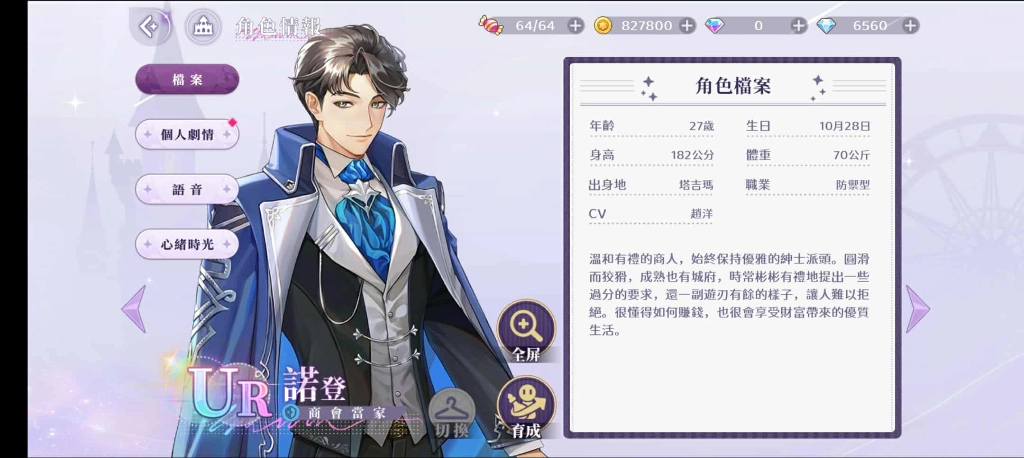
Task: Go back using the top-left arrow
Action: tap(149, 27)
